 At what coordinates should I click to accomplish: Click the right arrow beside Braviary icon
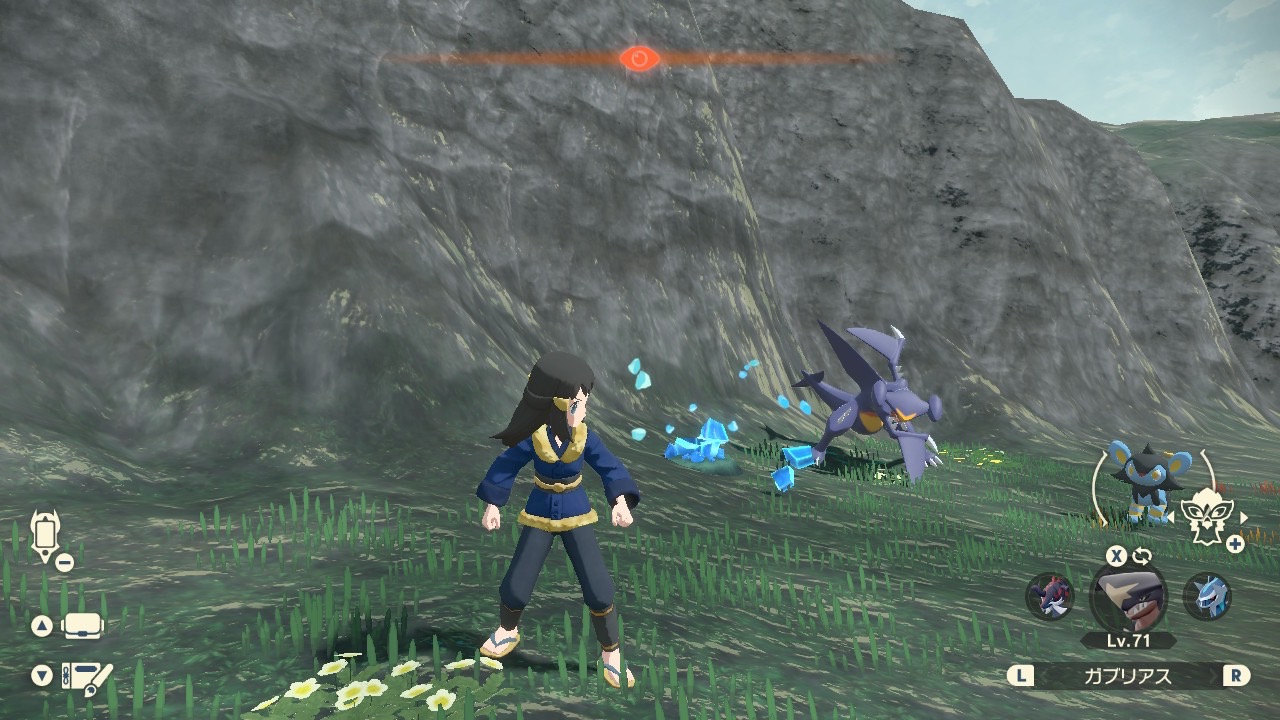[1244, 517]
